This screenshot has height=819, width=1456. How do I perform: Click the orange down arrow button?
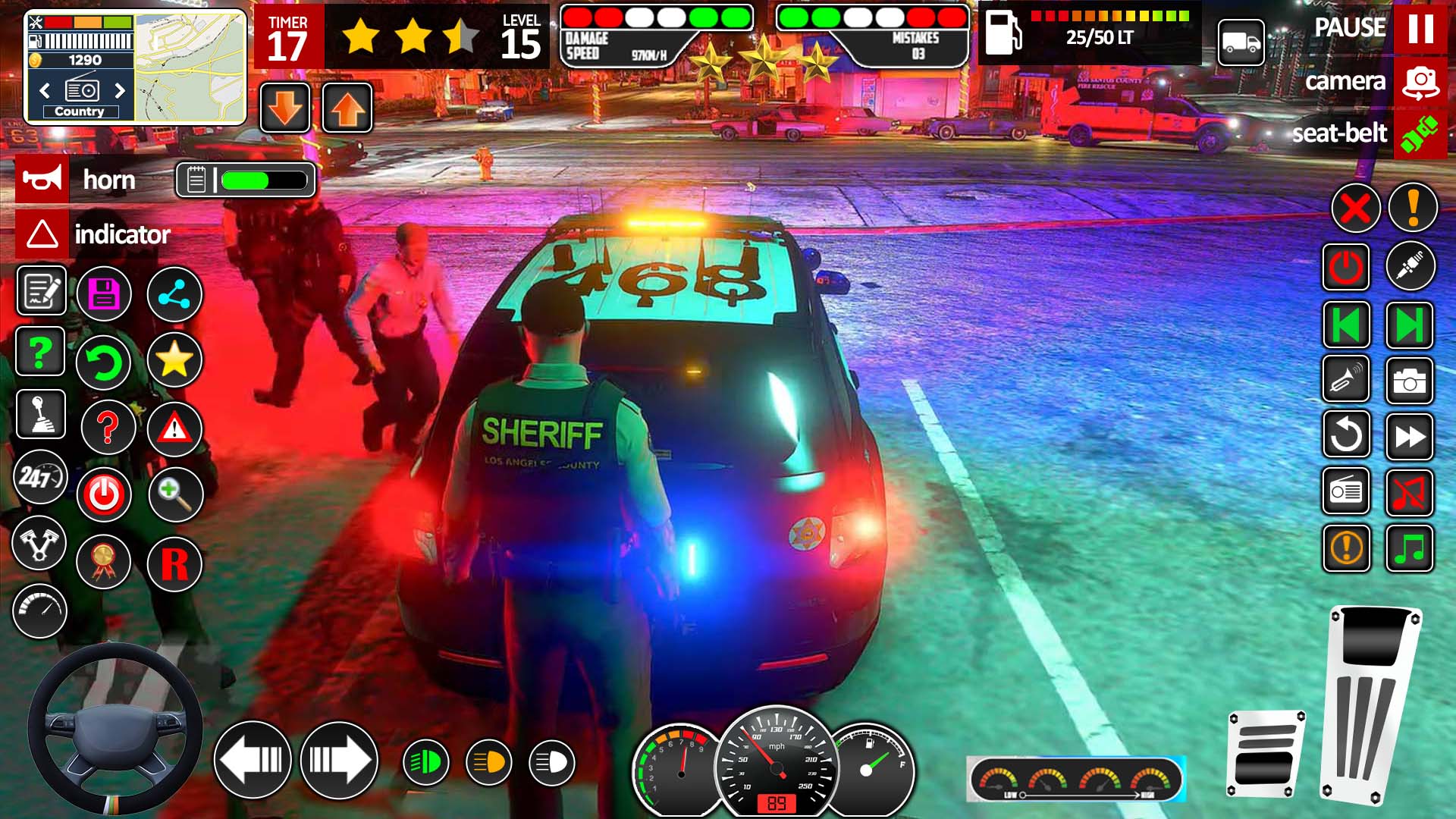click(285, 108)
